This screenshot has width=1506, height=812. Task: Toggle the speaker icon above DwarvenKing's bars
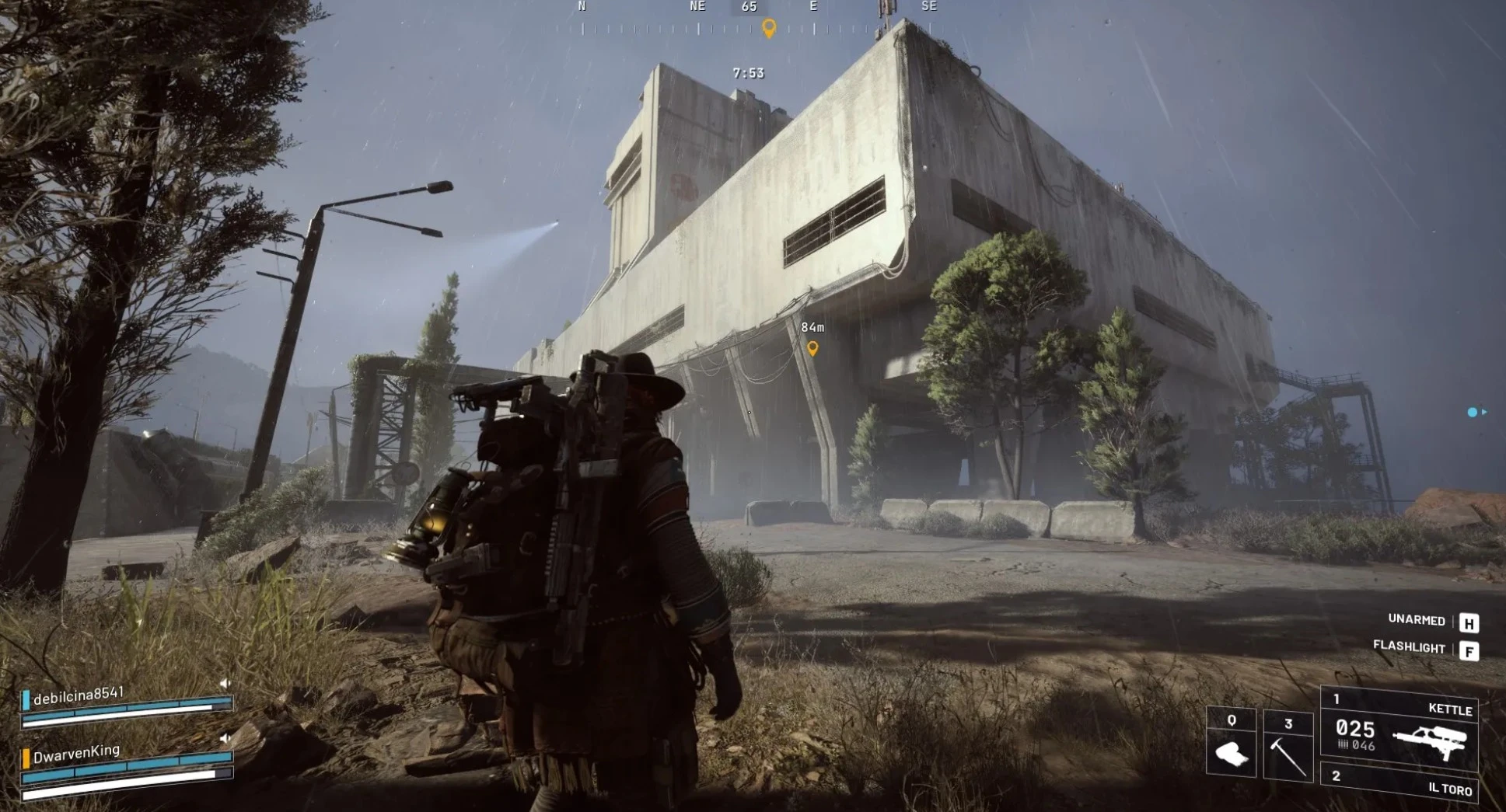(225, 737)
